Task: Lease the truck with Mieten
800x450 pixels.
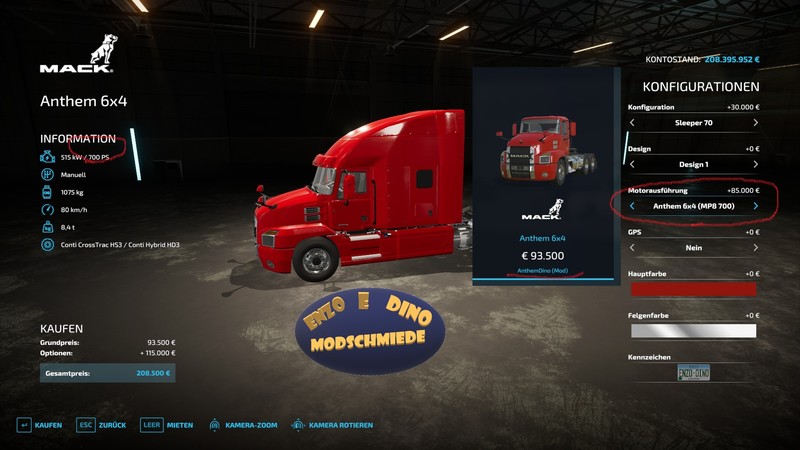Action: (168, 425)
